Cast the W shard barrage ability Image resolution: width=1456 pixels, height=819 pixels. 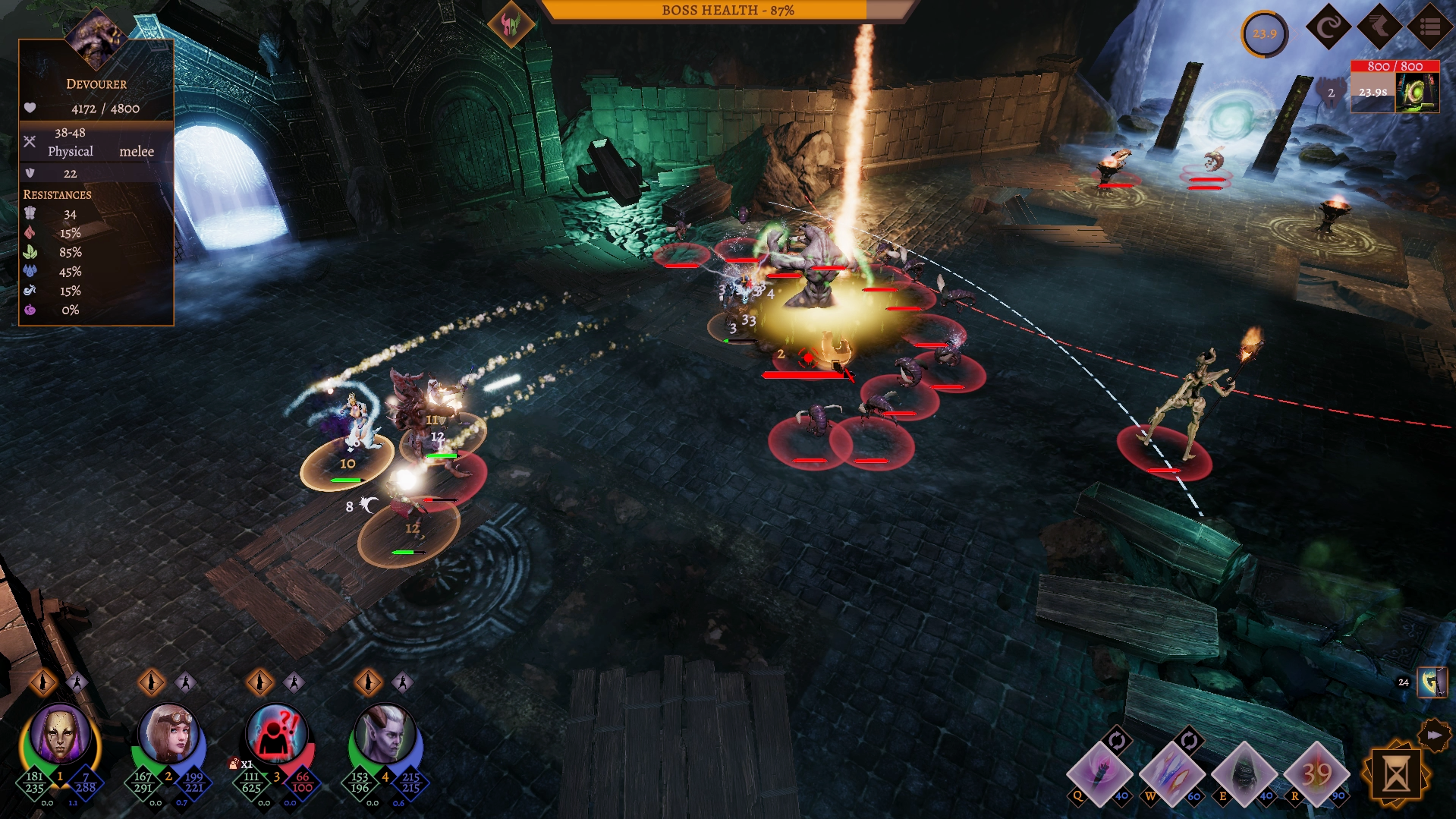pyautogui.click(x=1171, y=773)
